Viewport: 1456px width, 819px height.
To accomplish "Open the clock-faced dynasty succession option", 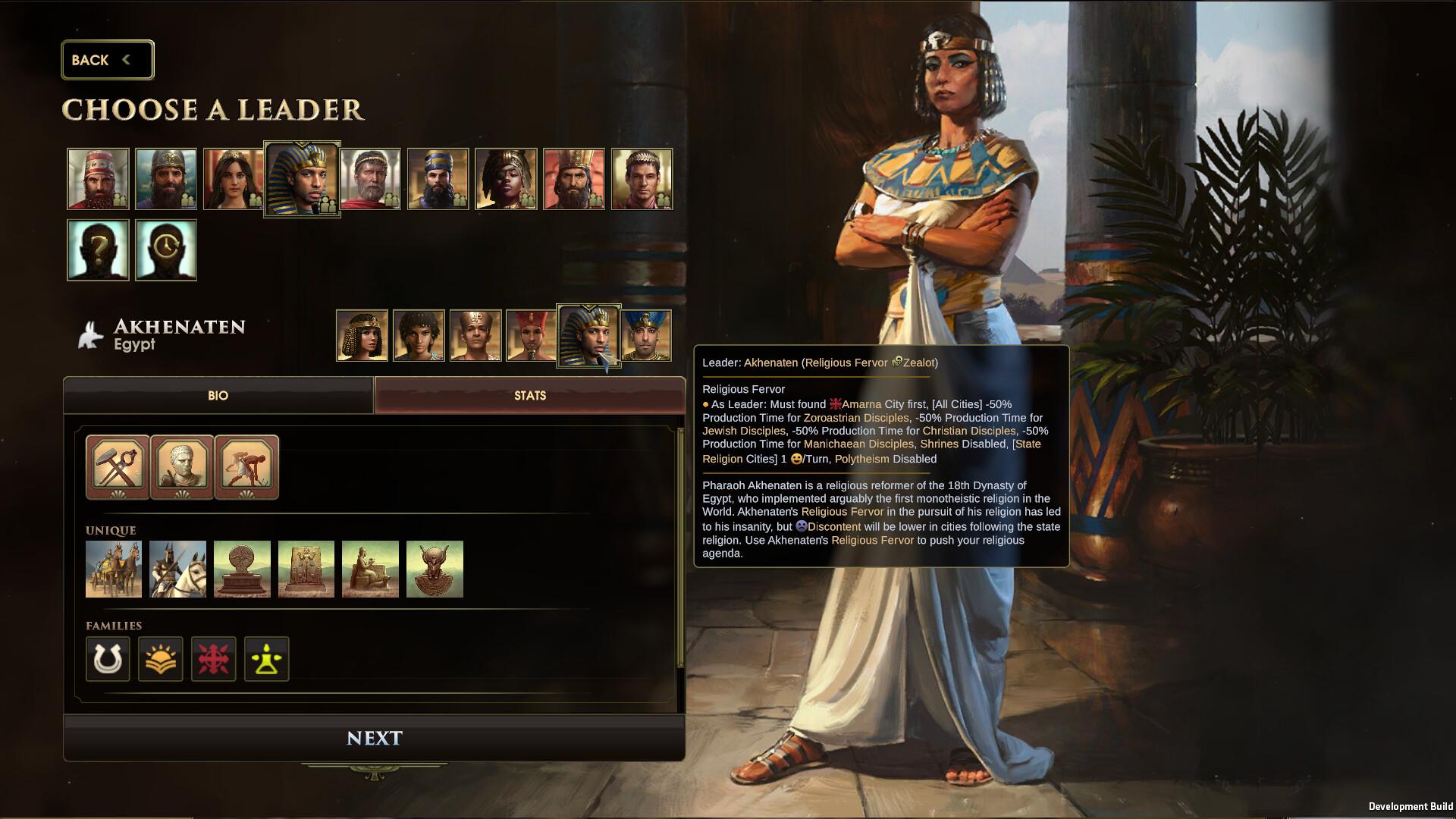I will (165, 249).
